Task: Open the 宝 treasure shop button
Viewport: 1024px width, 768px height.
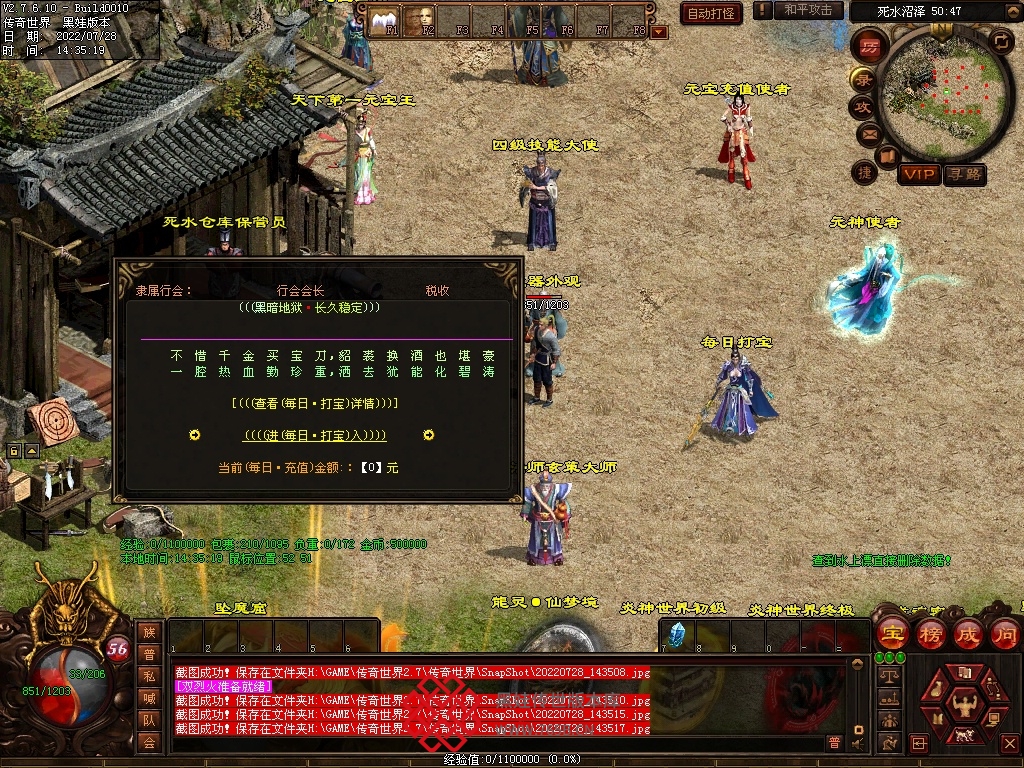Action: point(892,633)
